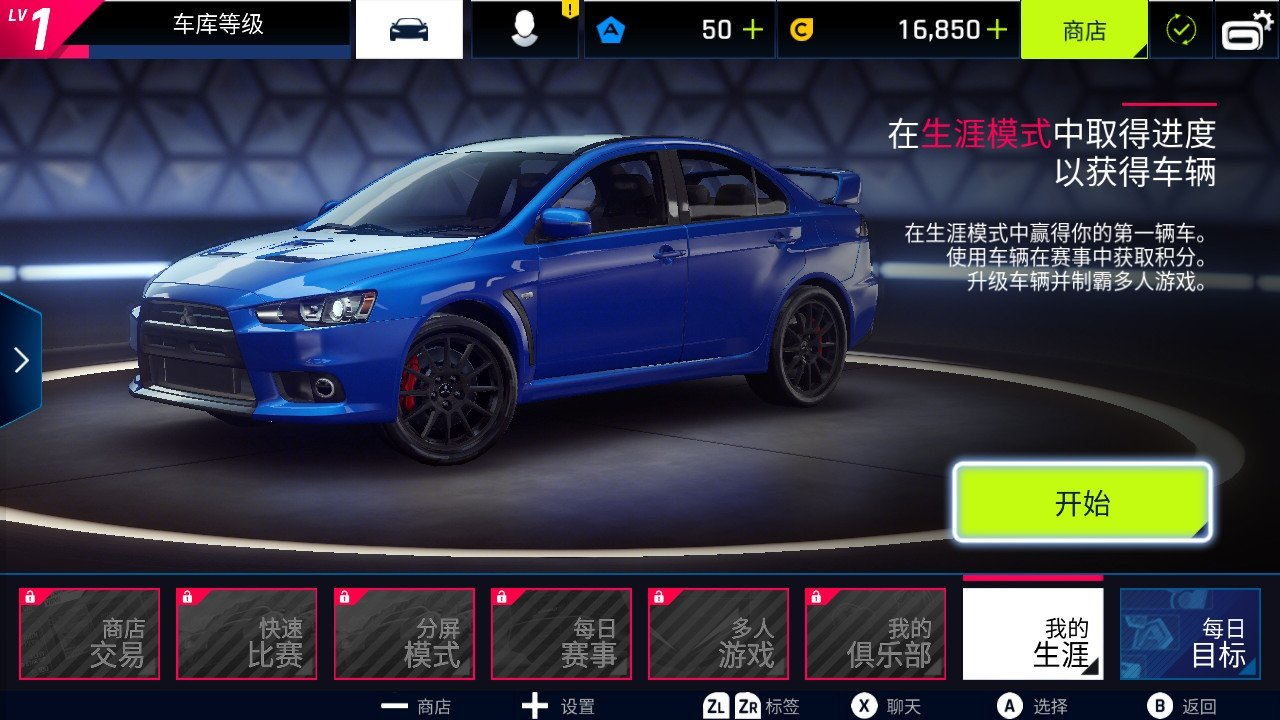Screen dimensions: 1280x720
Task: Open the 每日目标 daily goals tile
Action: tap(1190, 634)
